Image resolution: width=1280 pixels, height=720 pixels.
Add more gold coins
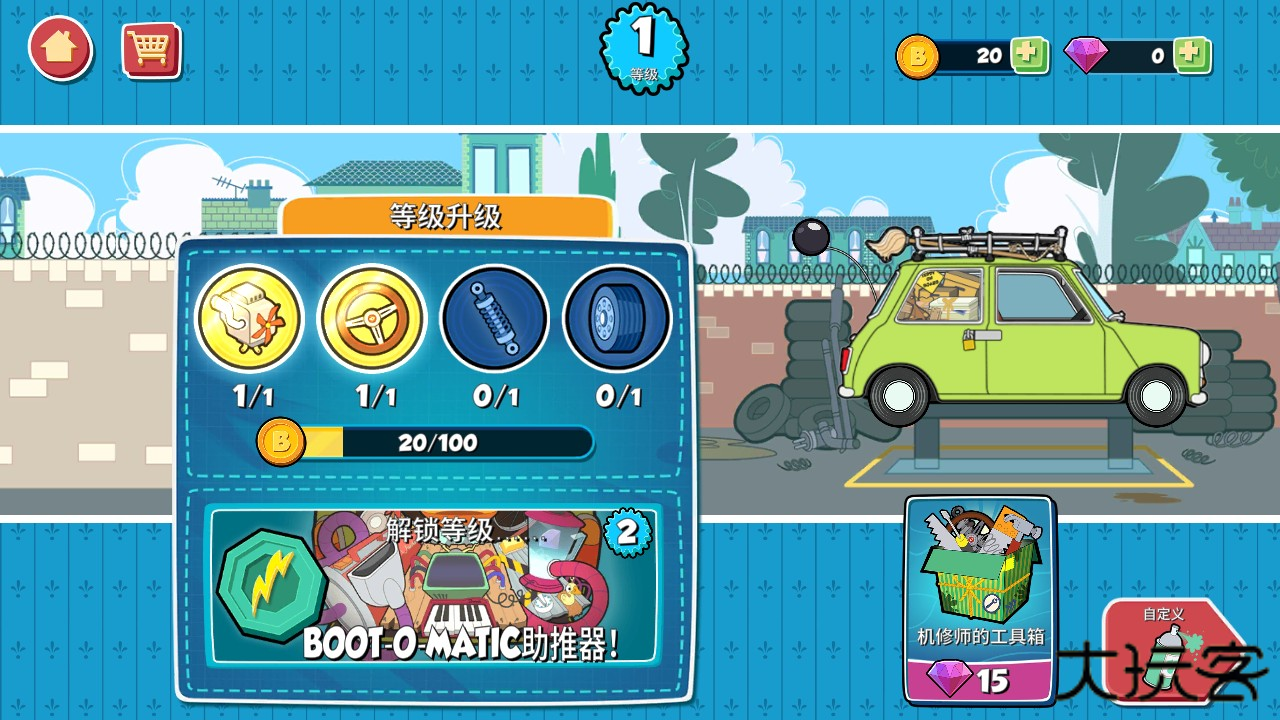tap(1028, 55)
